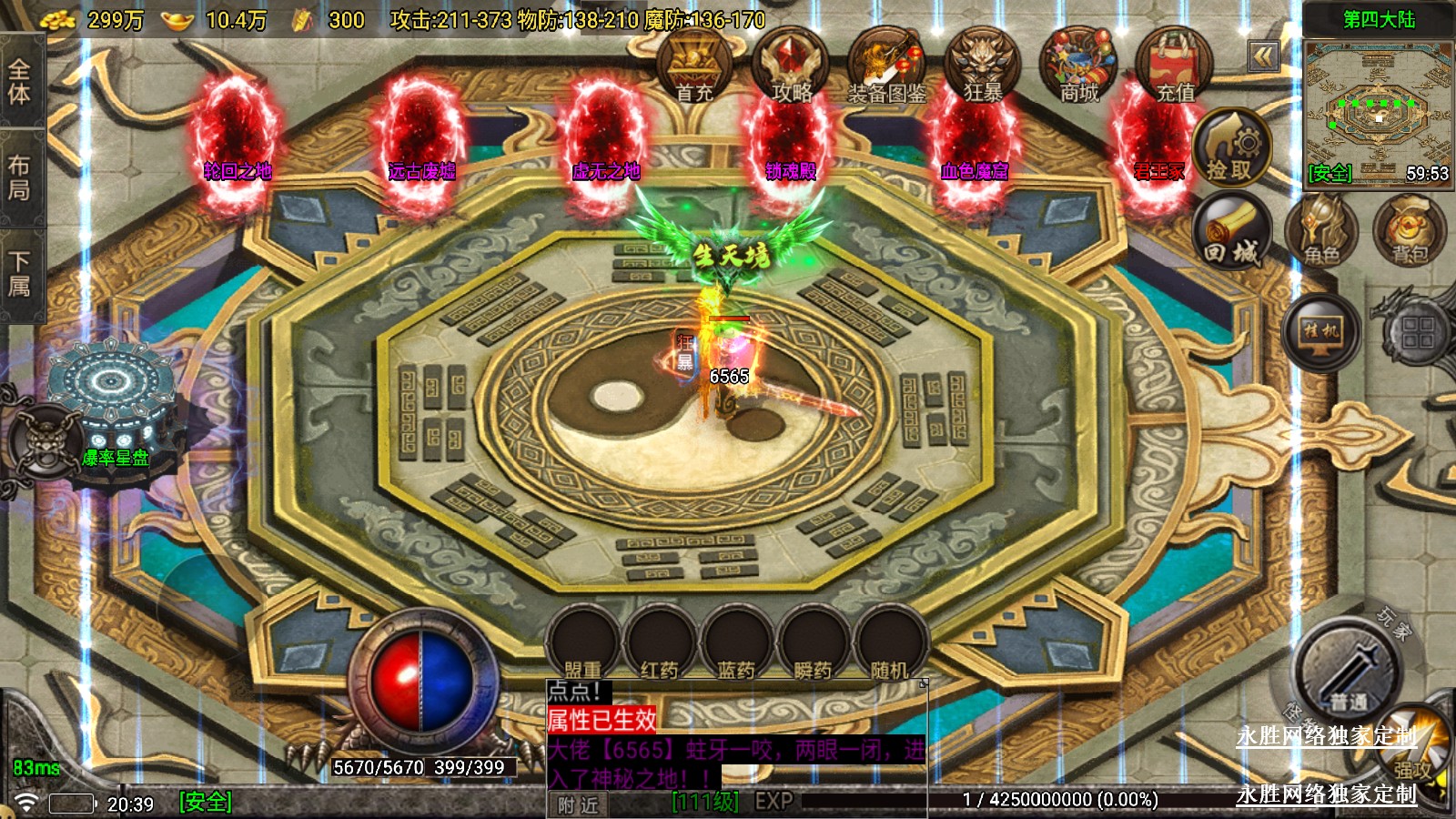Use the 回城 return-to-town button

[x=1231, y=233]
